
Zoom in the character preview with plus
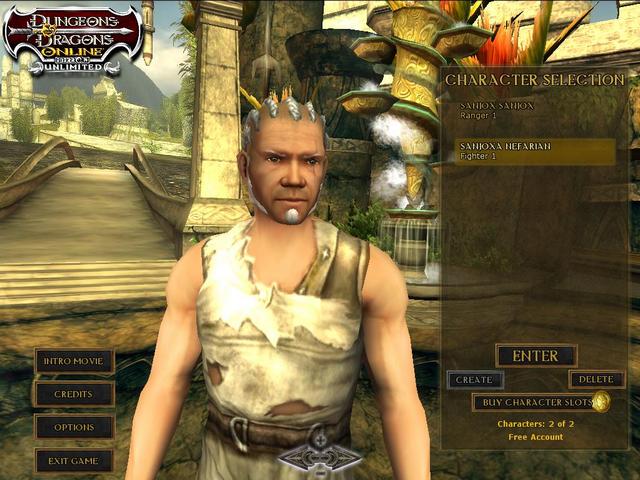[320, 441]
